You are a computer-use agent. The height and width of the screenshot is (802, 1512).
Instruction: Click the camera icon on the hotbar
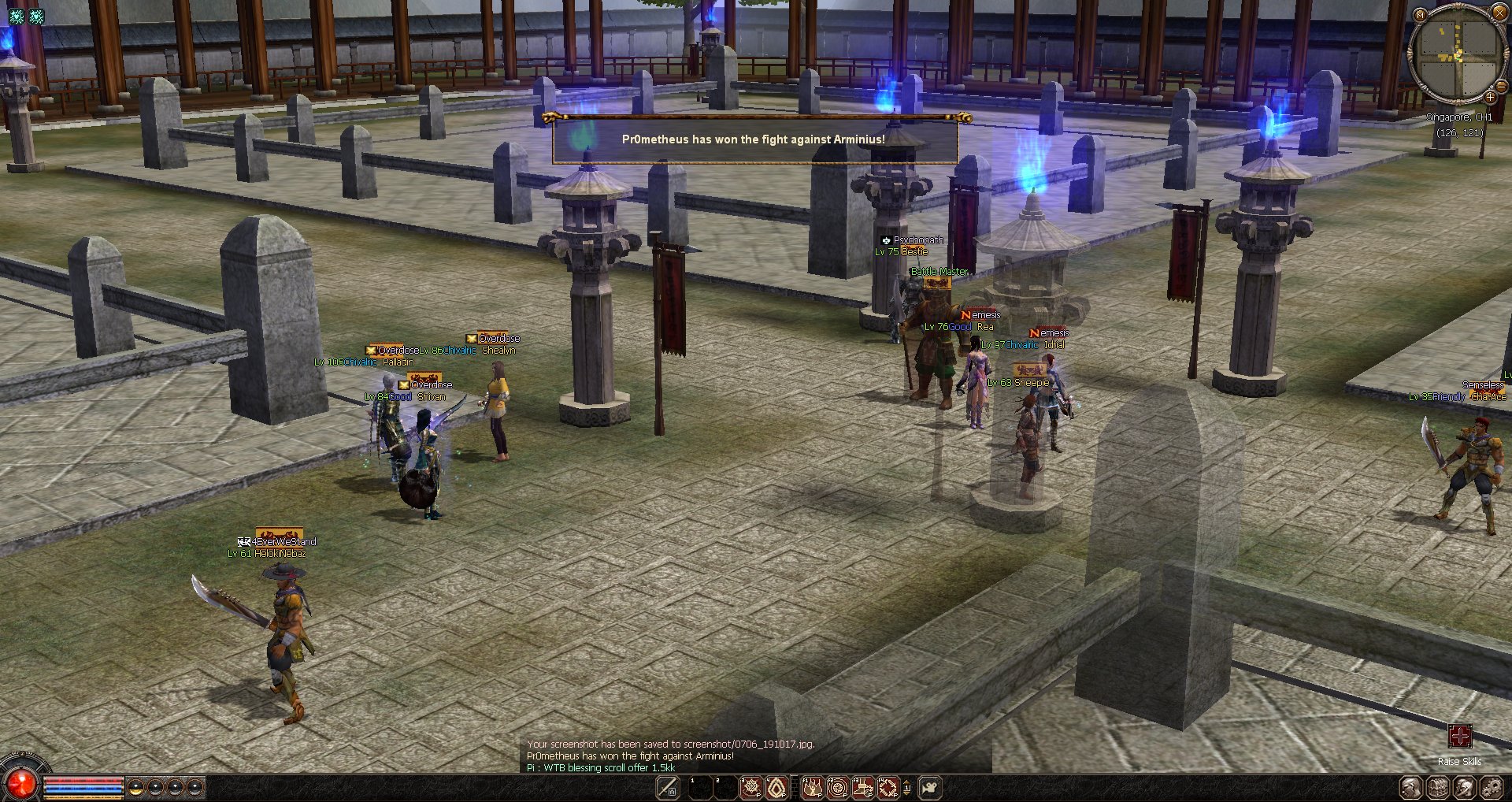click(930, 787)
